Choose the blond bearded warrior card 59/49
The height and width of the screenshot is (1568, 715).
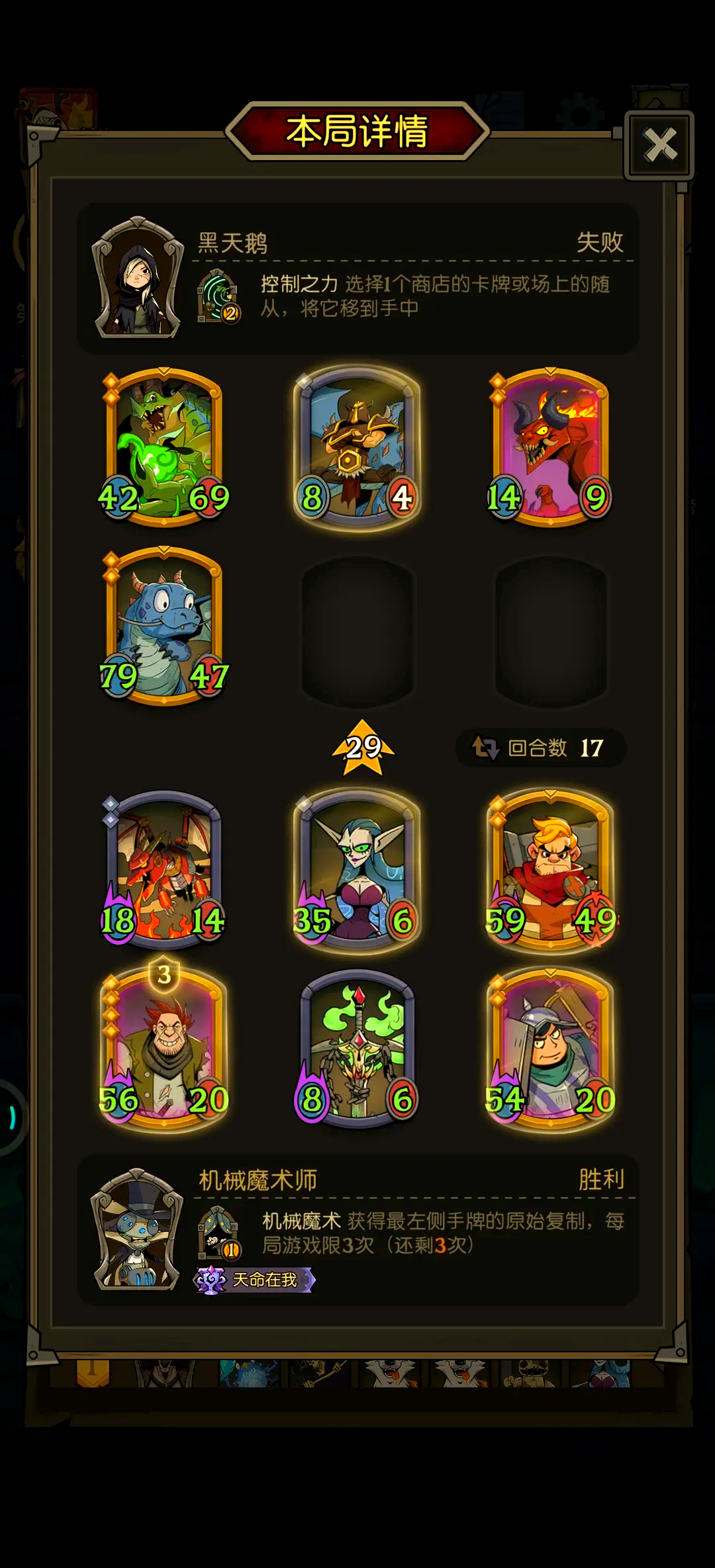coord(550,869)
